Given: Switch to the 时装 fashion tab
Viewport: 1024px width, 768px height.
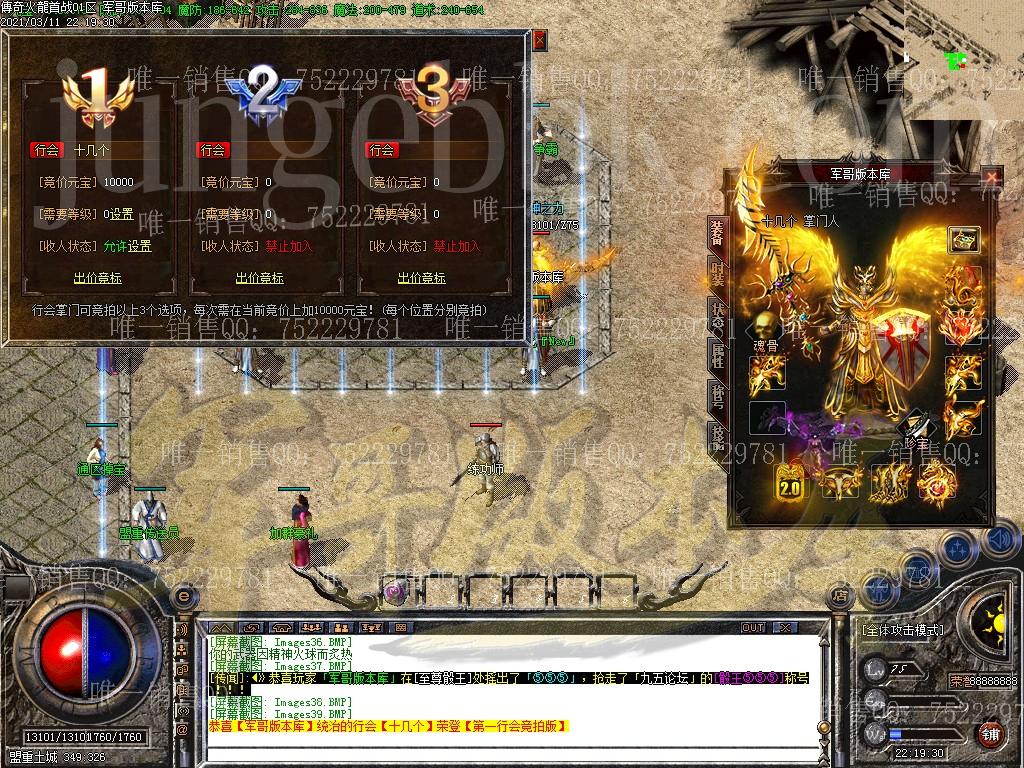Looking at the screenshot, I should [717, 270].
